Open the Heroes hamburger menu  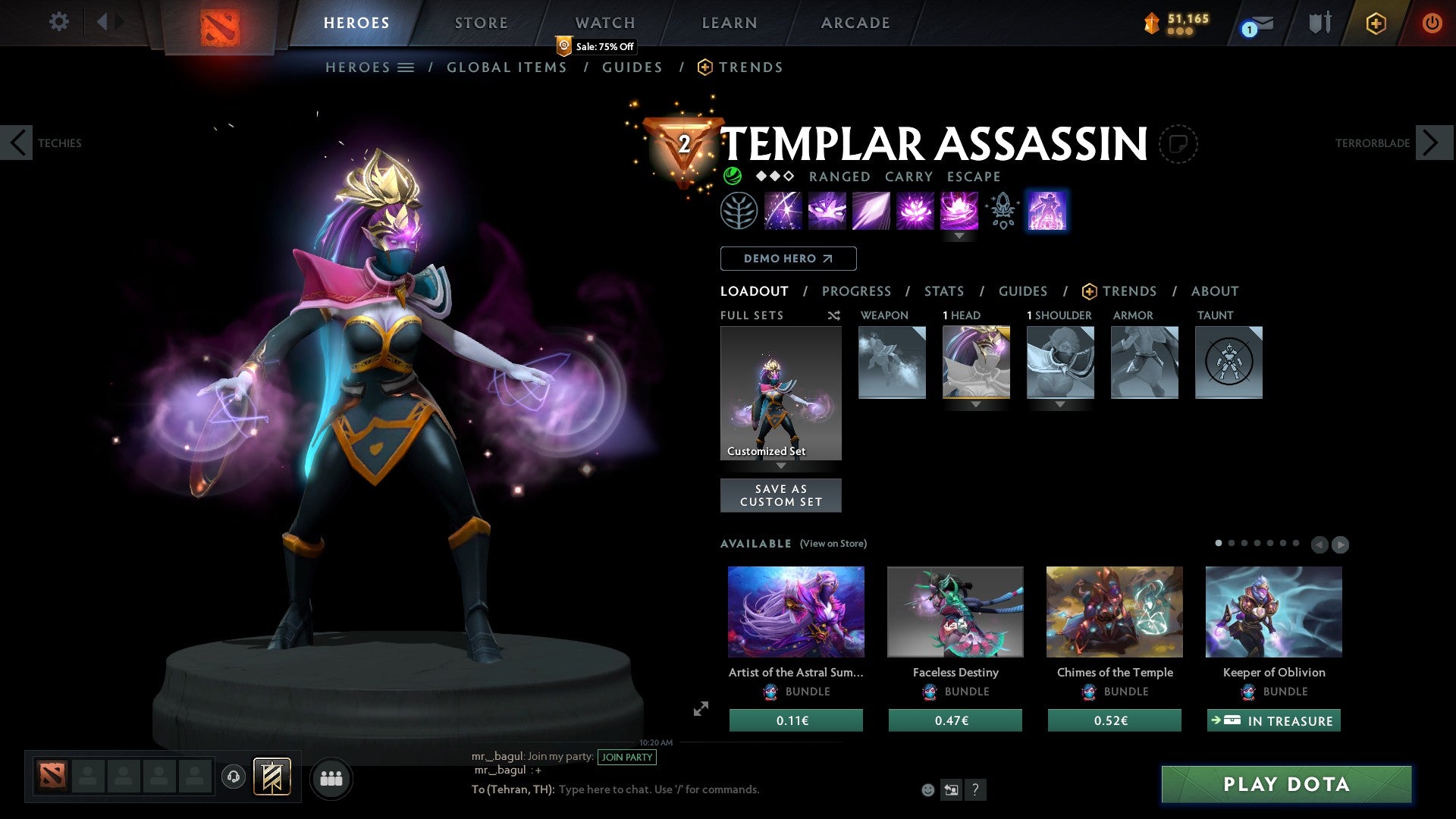tap(406, 67)
